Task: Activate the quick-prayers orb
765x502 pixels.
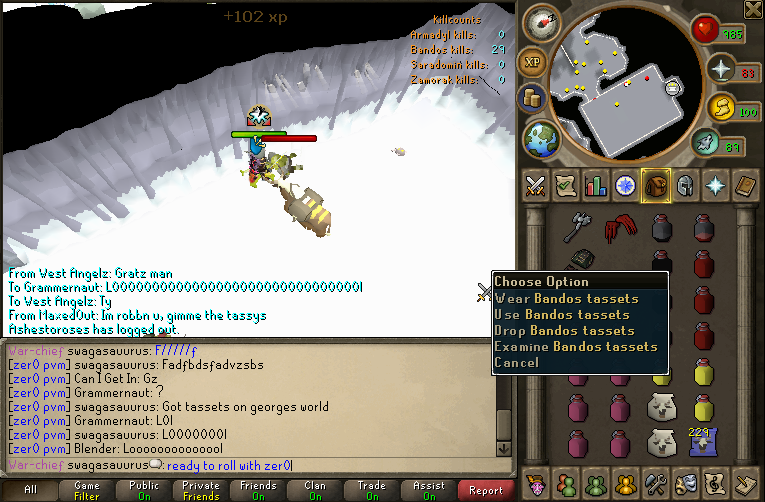Action: pyautogui.click(x=720, y=69)
